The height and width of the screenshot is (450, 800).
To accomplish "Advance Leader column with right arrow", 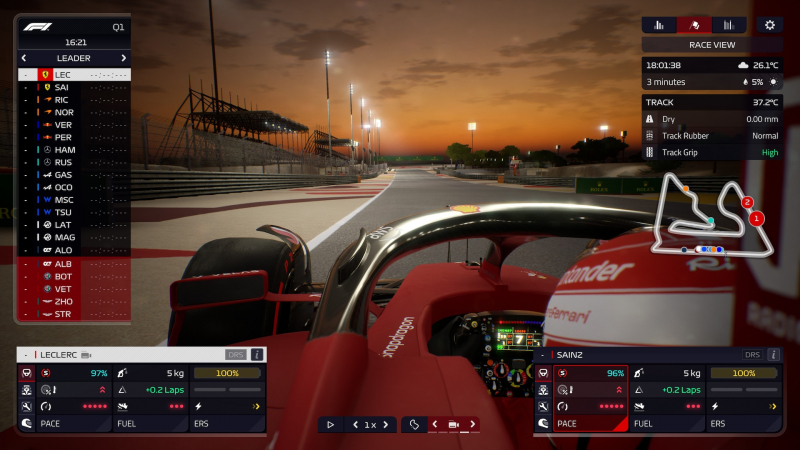I will [x=124, y=58].
